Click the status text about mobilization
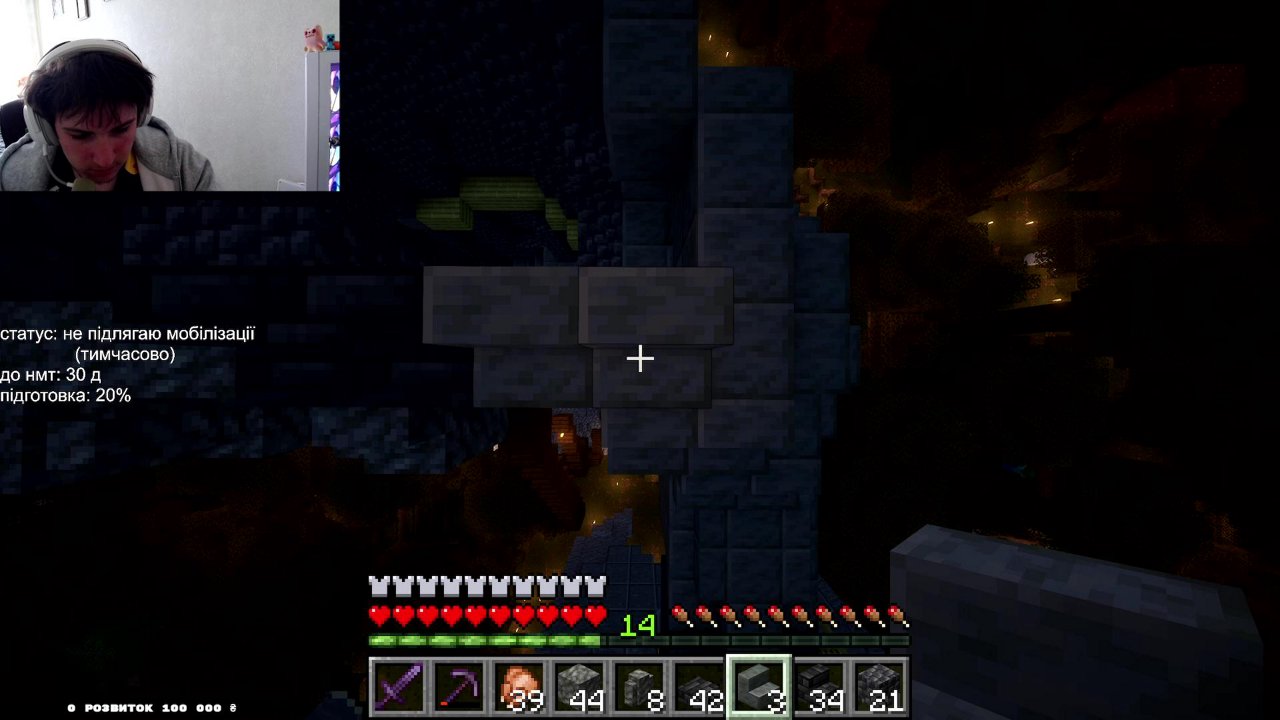1280x720 pixels. pos(128,333)
